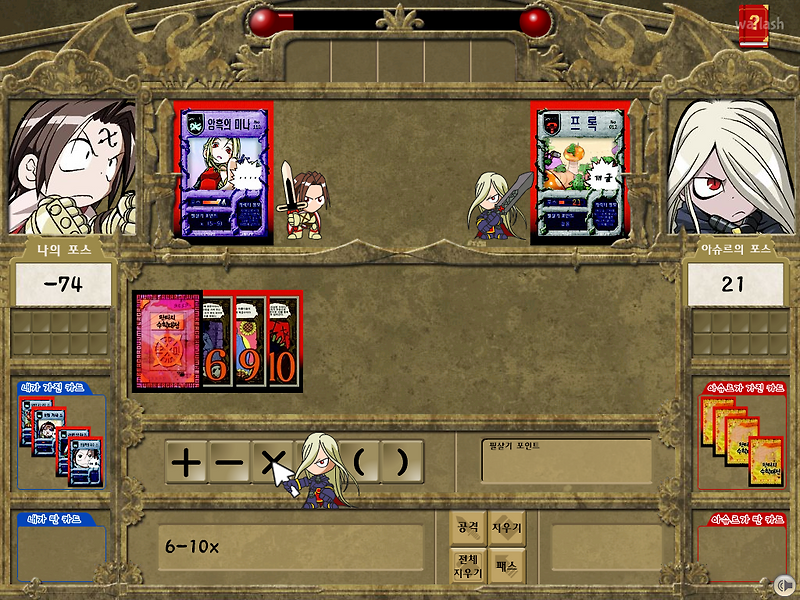Image resolution: width=800 pixels, height=600 pixels.
Task: Click the formula box showing 6-10x
Action: 290,548
